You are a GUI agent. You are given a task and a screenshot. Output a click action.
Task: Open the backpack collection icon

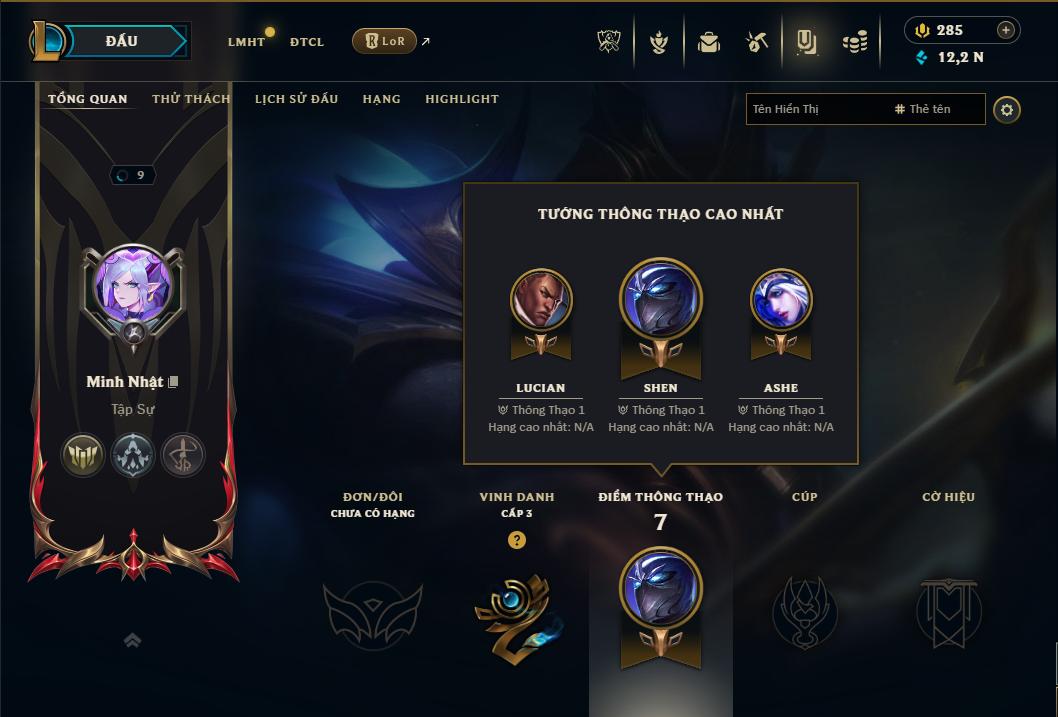click(x=709, y=42)
